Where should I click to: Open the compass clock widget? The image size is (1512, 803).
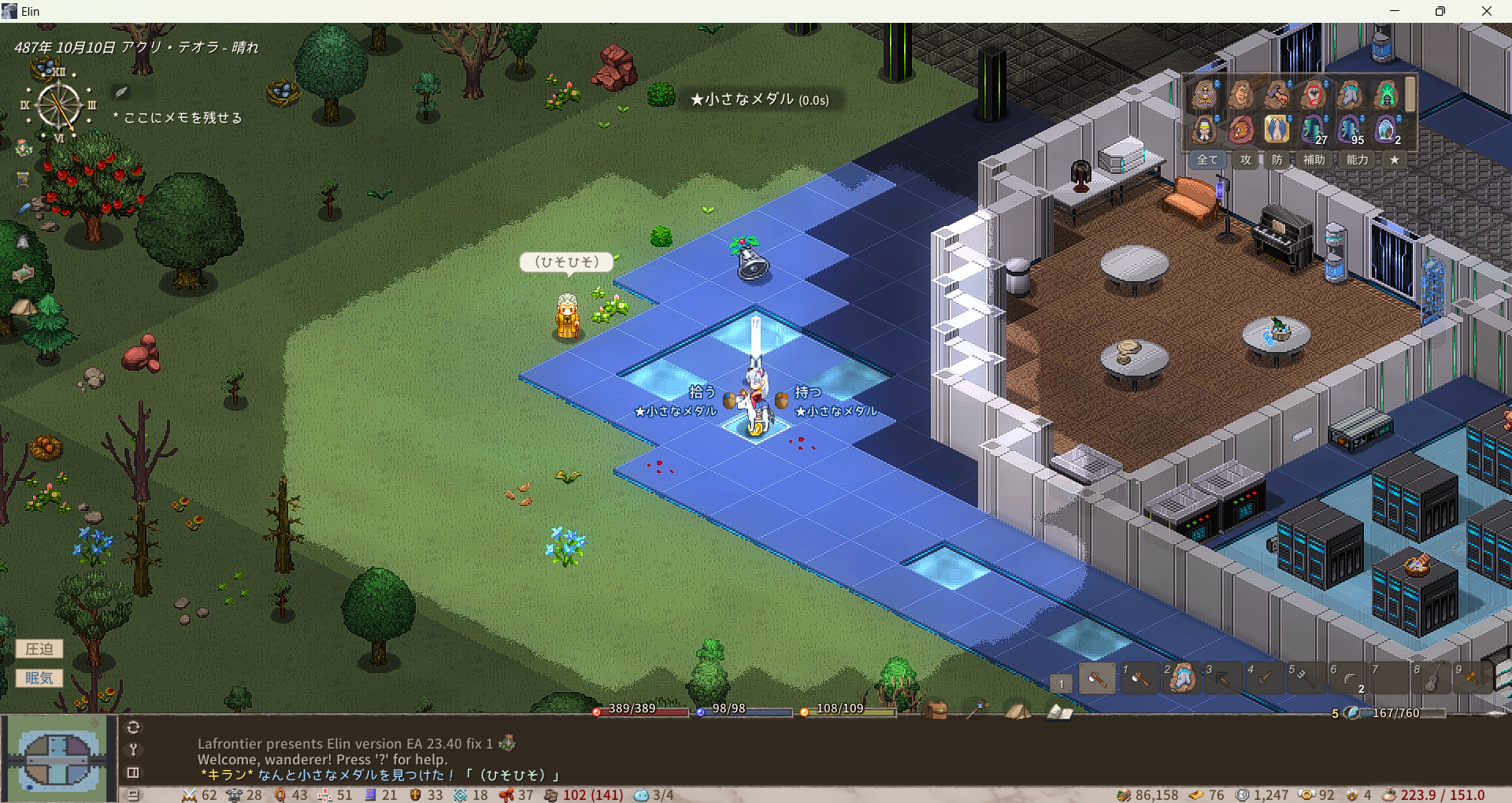click(59, 105)
